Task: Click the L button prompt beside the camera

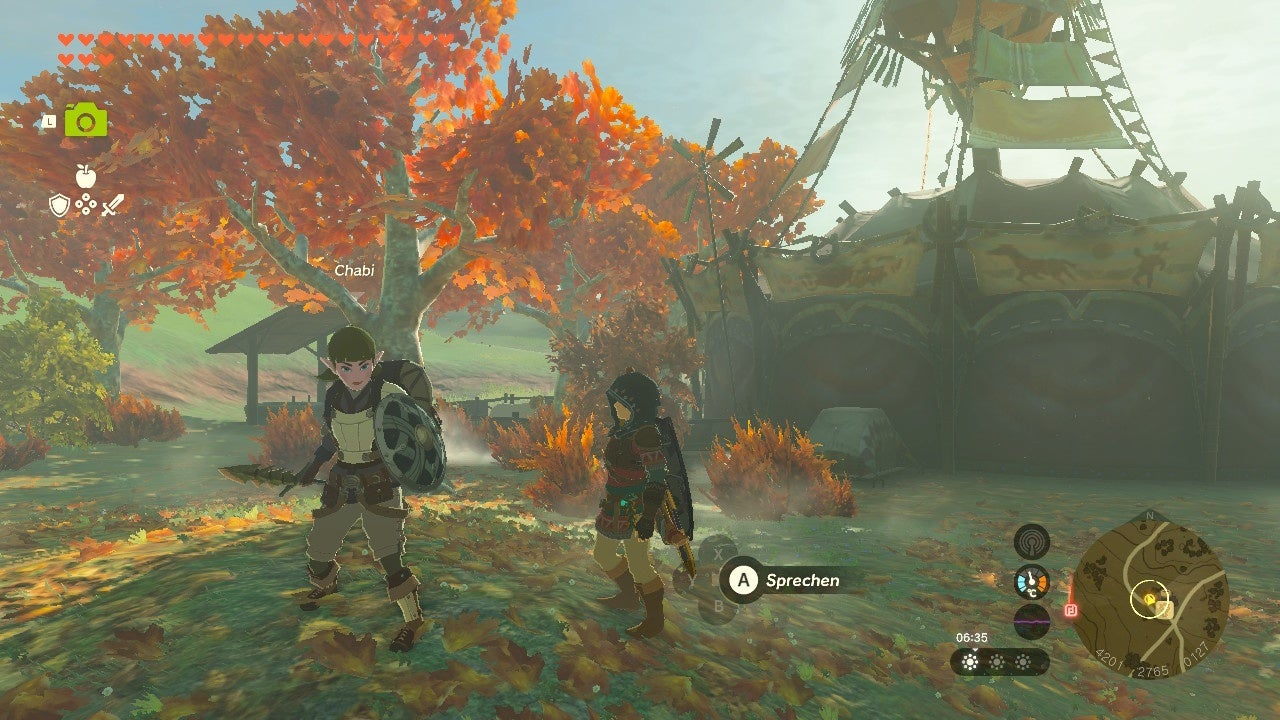Action: point(49,121)
